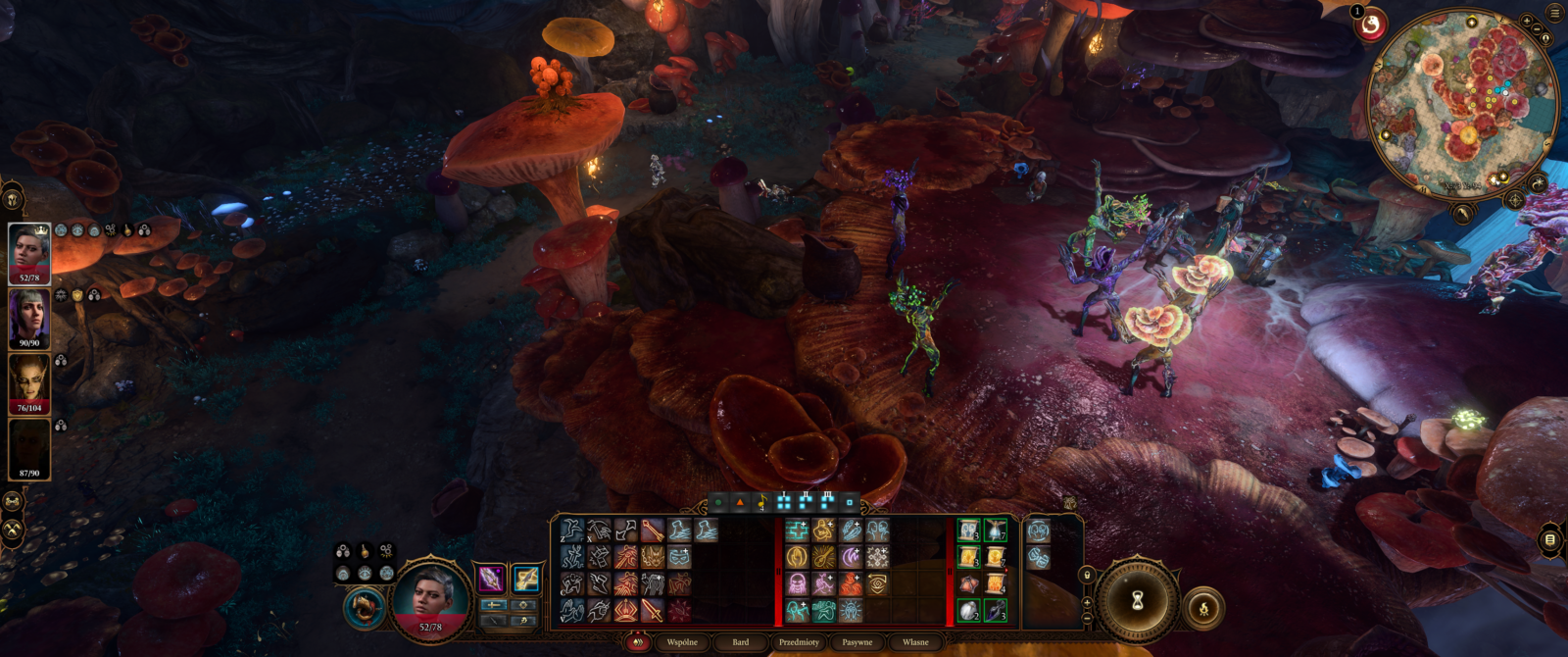Screen dimensions: 1568x657
Task: Click the helmet icon above party portraits
Action: tap(13, 199)
